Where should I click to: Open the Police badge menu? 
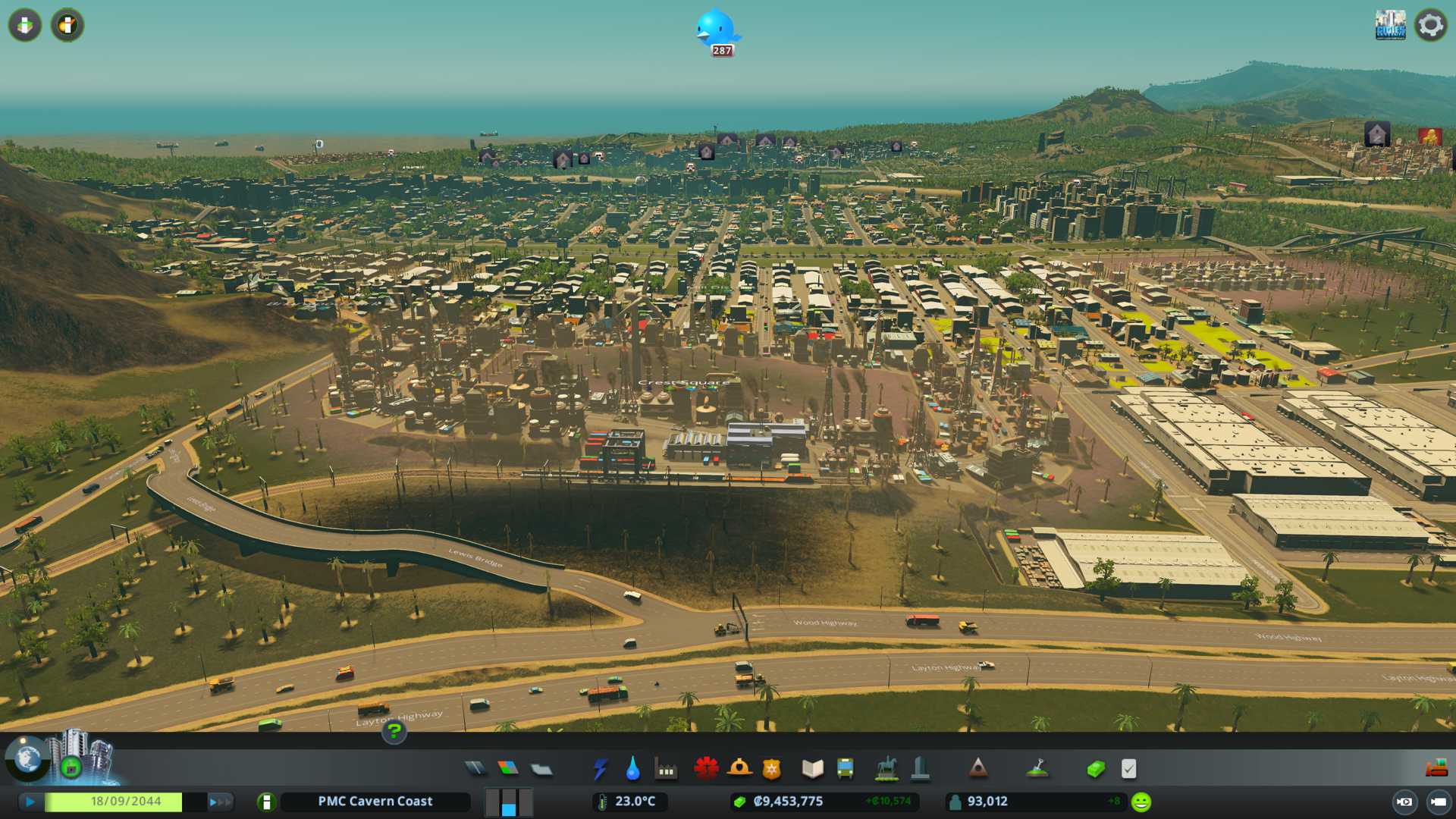click(771, 769)
